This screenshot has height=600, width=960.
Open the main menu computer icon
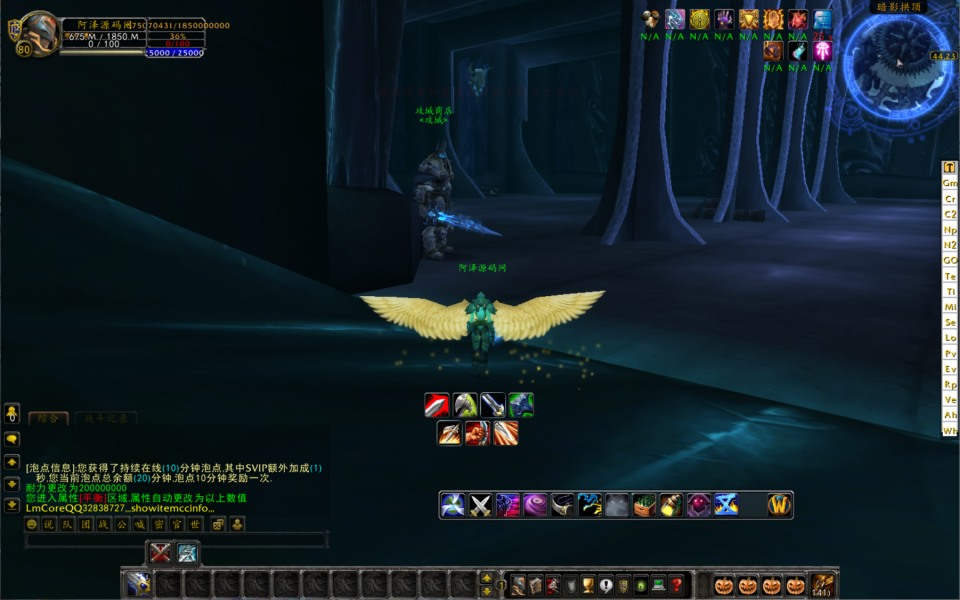[658, 585]
